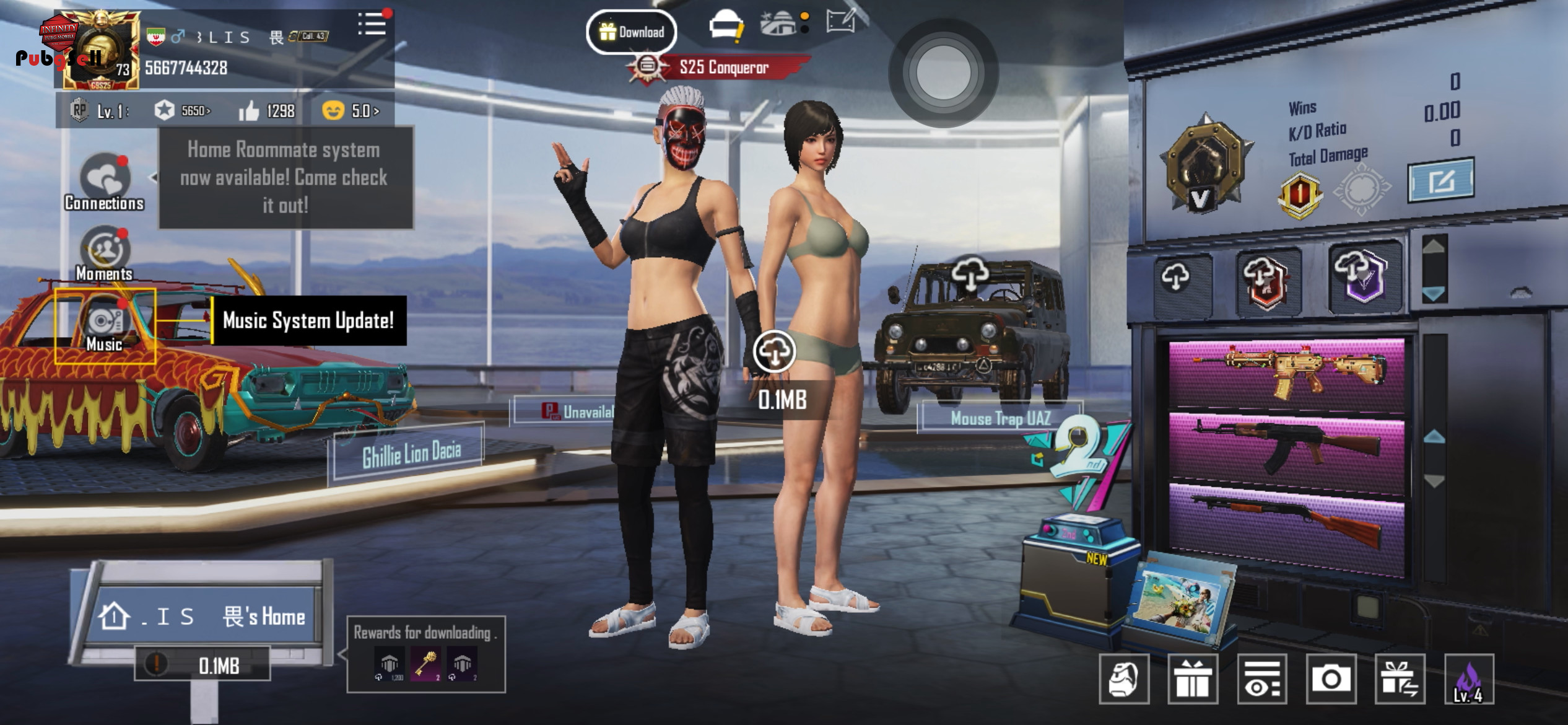1568x725 pixels.
Task: Click the edit-layout pencil icon at top
Action: point(841,22)
